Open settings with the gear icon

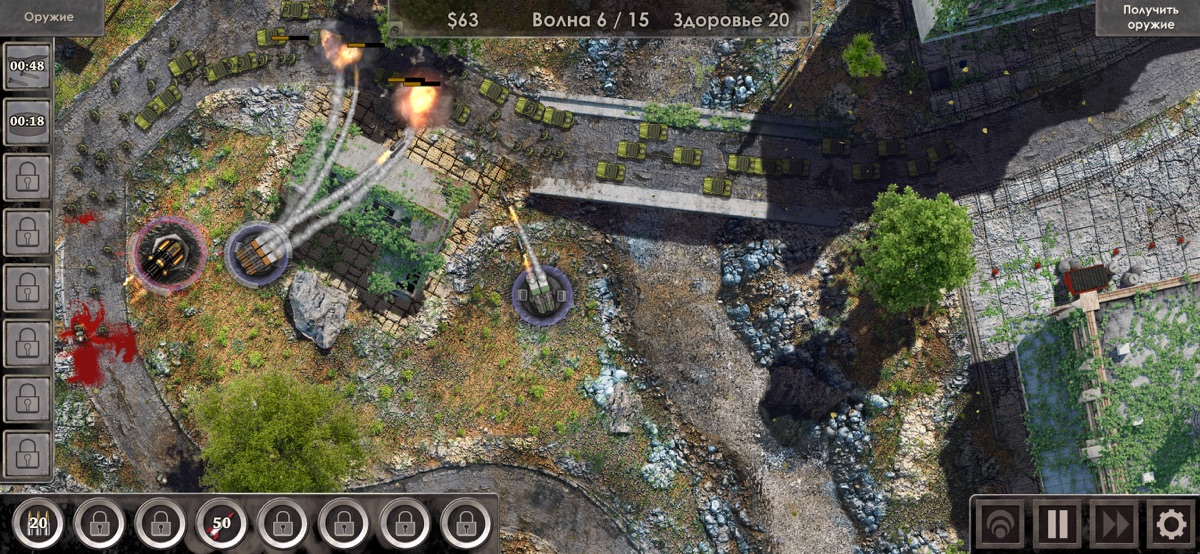coord(1168,523)
